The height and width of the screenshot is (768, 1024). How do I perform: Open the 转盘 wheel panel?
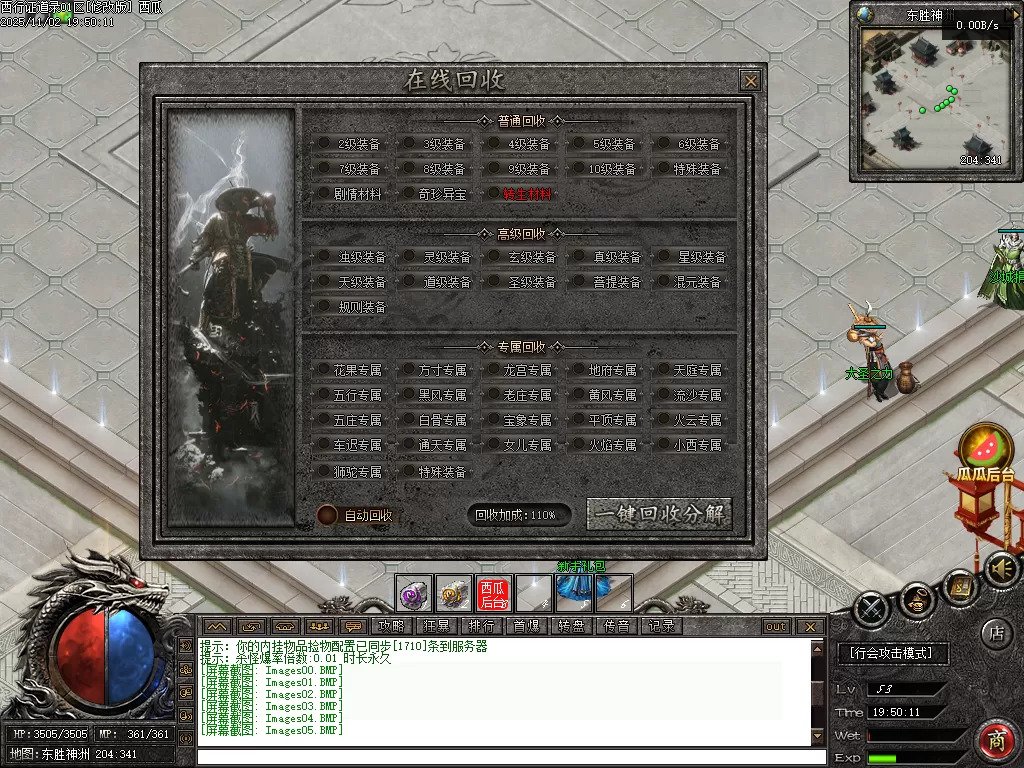(571, 626)
